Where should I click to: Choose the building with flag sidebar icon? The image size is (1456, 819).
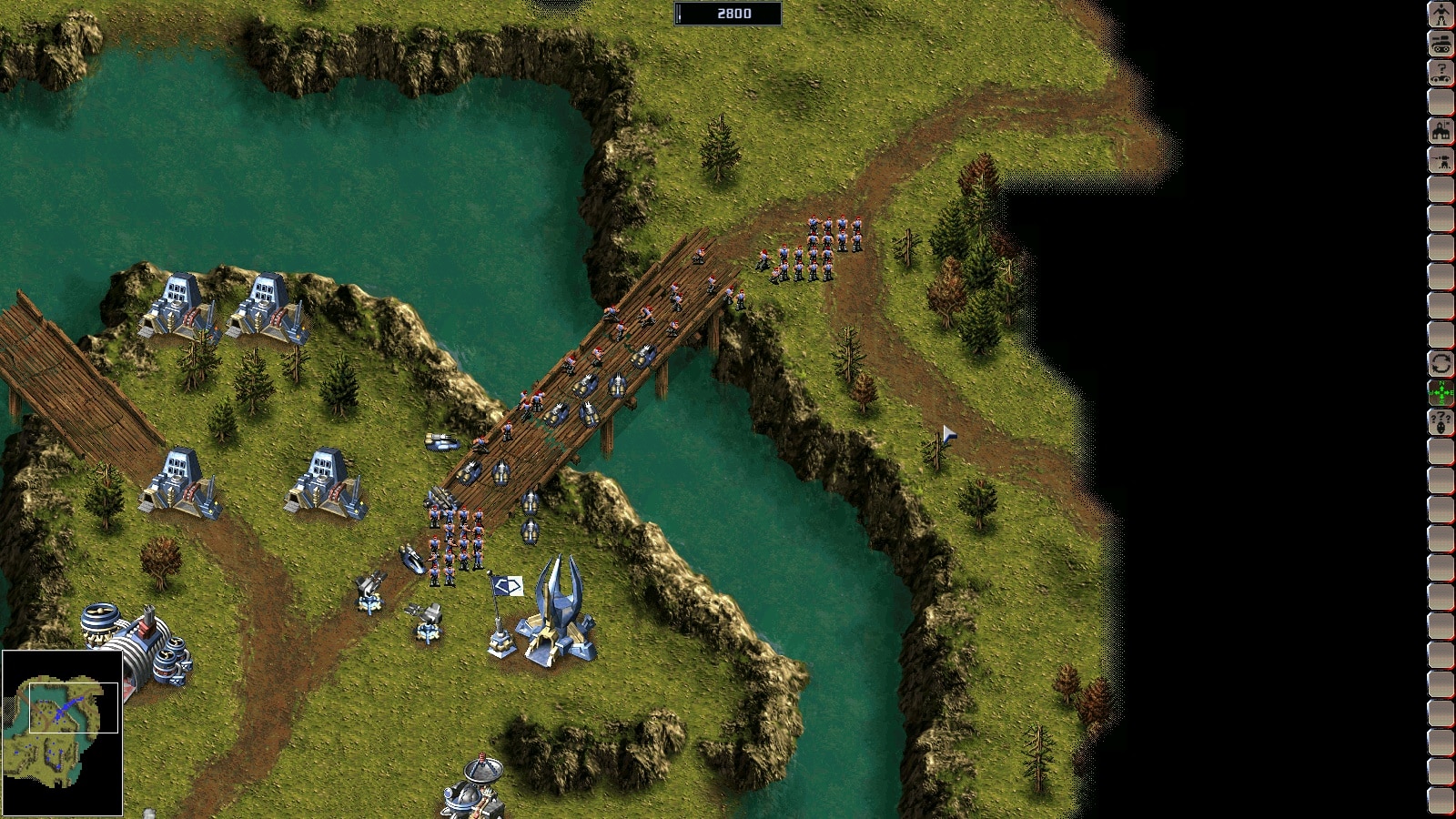coord(1441,131)
